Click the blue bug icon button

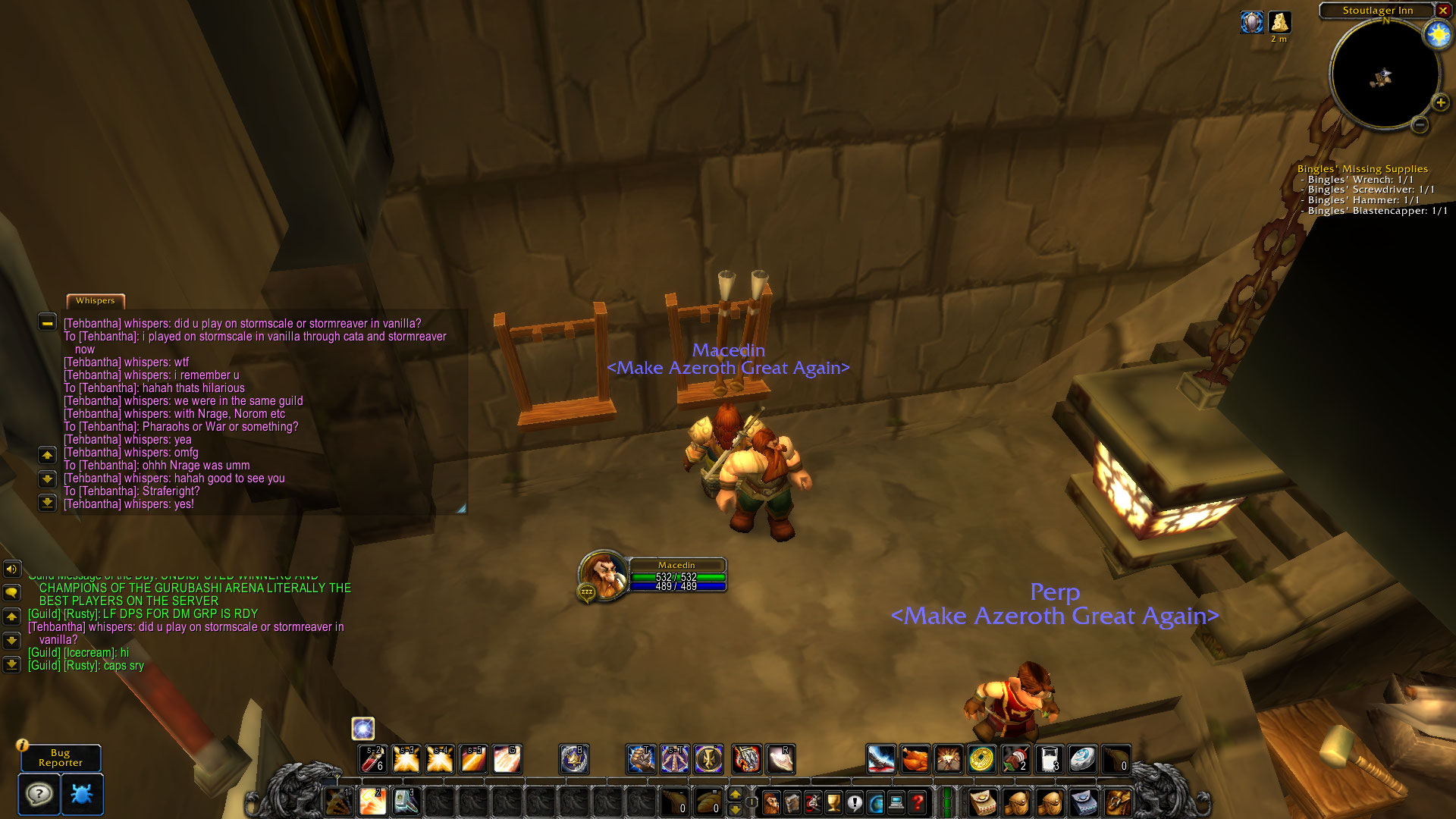pyautogui.click(x=81, y=794)
